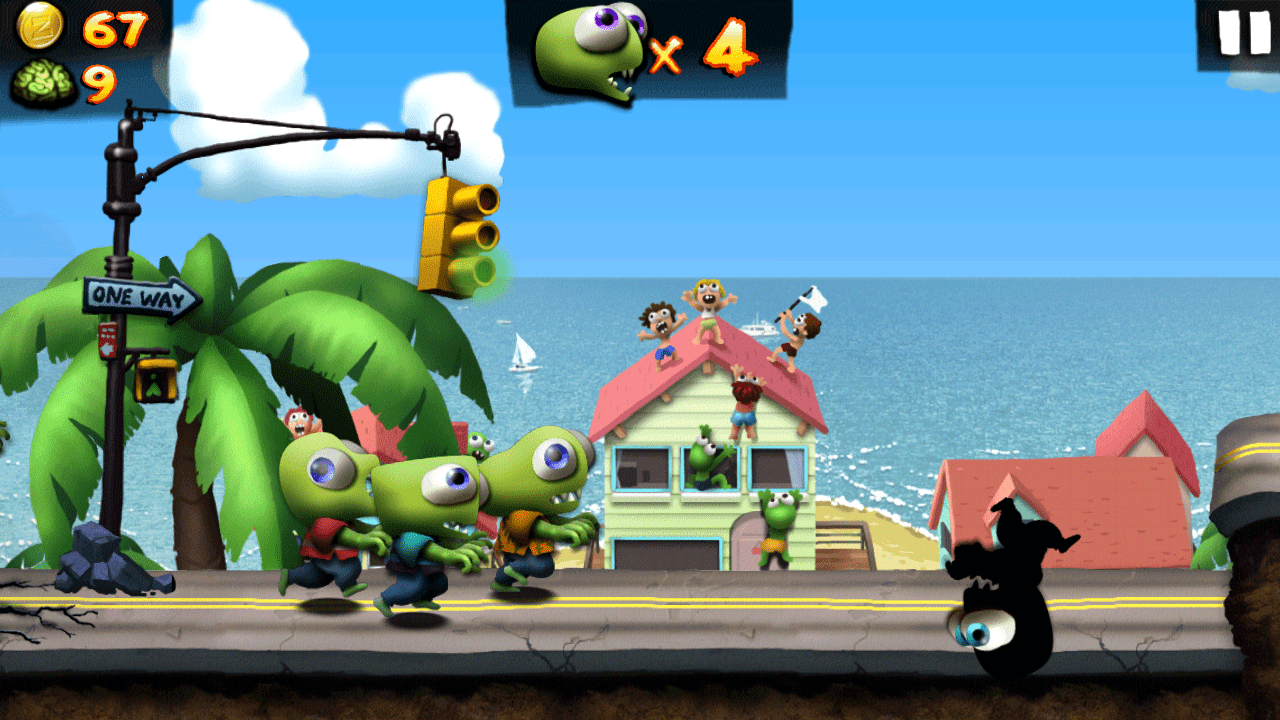Image resolution: width=1280 pixels, height=720 pixels.
Task: Pause the game
Action: point(1243,33)
